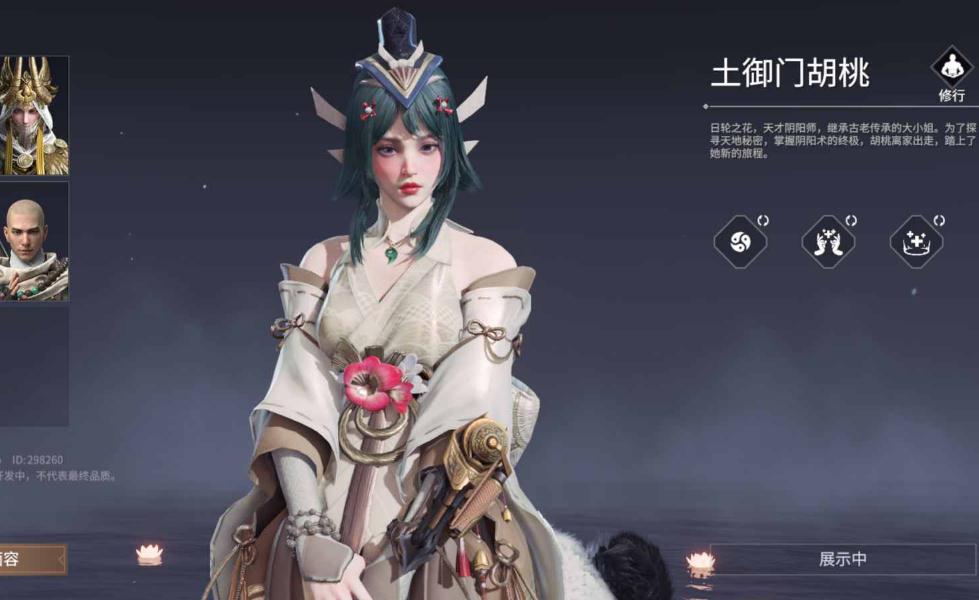Open the 修行 training icon
Viewport: 979px width, 600px height.
(x=951, y=70)
